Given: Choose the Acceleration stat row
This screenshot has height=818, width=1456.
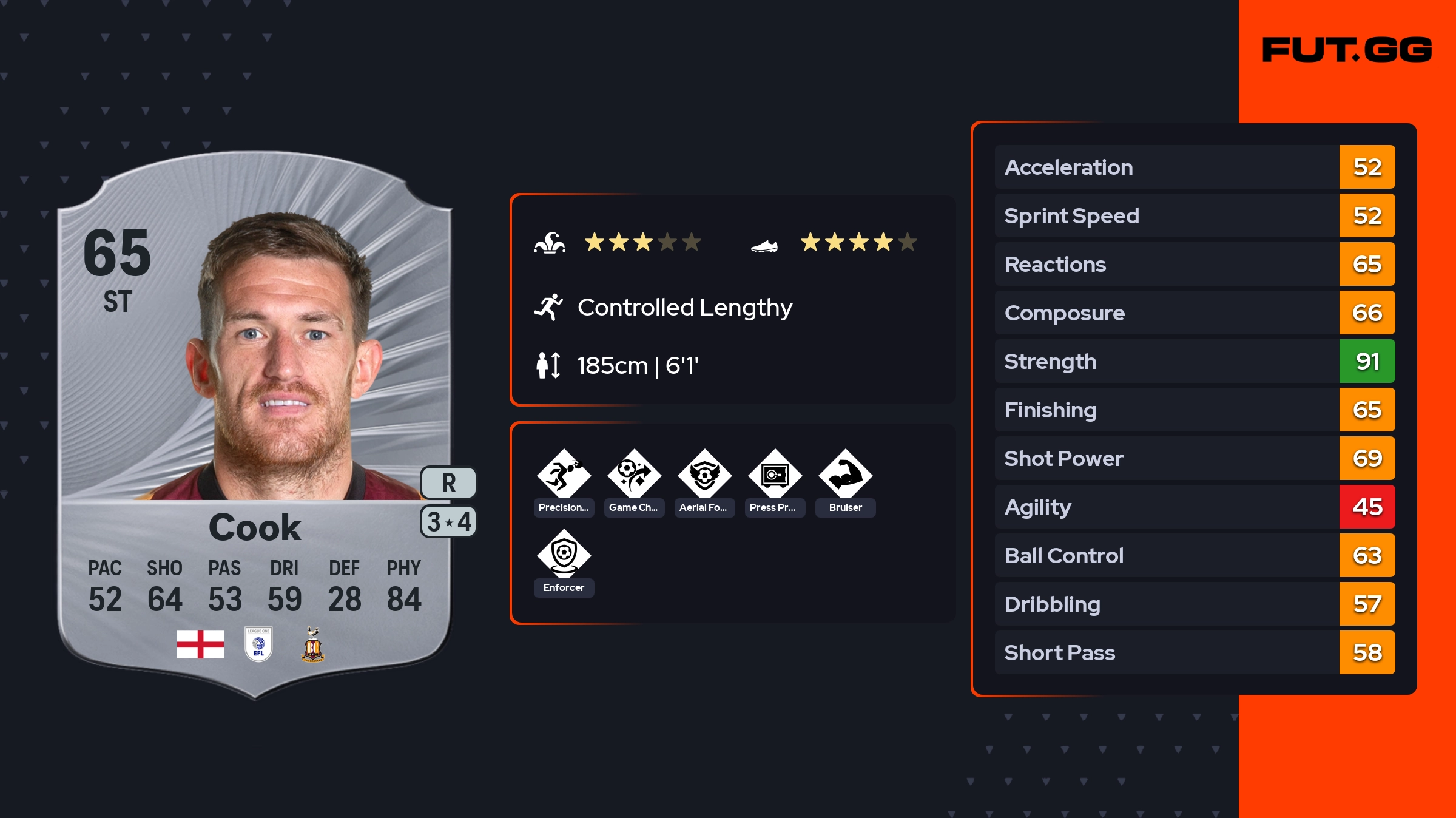Looking at the screenshot, I should [1194, 167].
